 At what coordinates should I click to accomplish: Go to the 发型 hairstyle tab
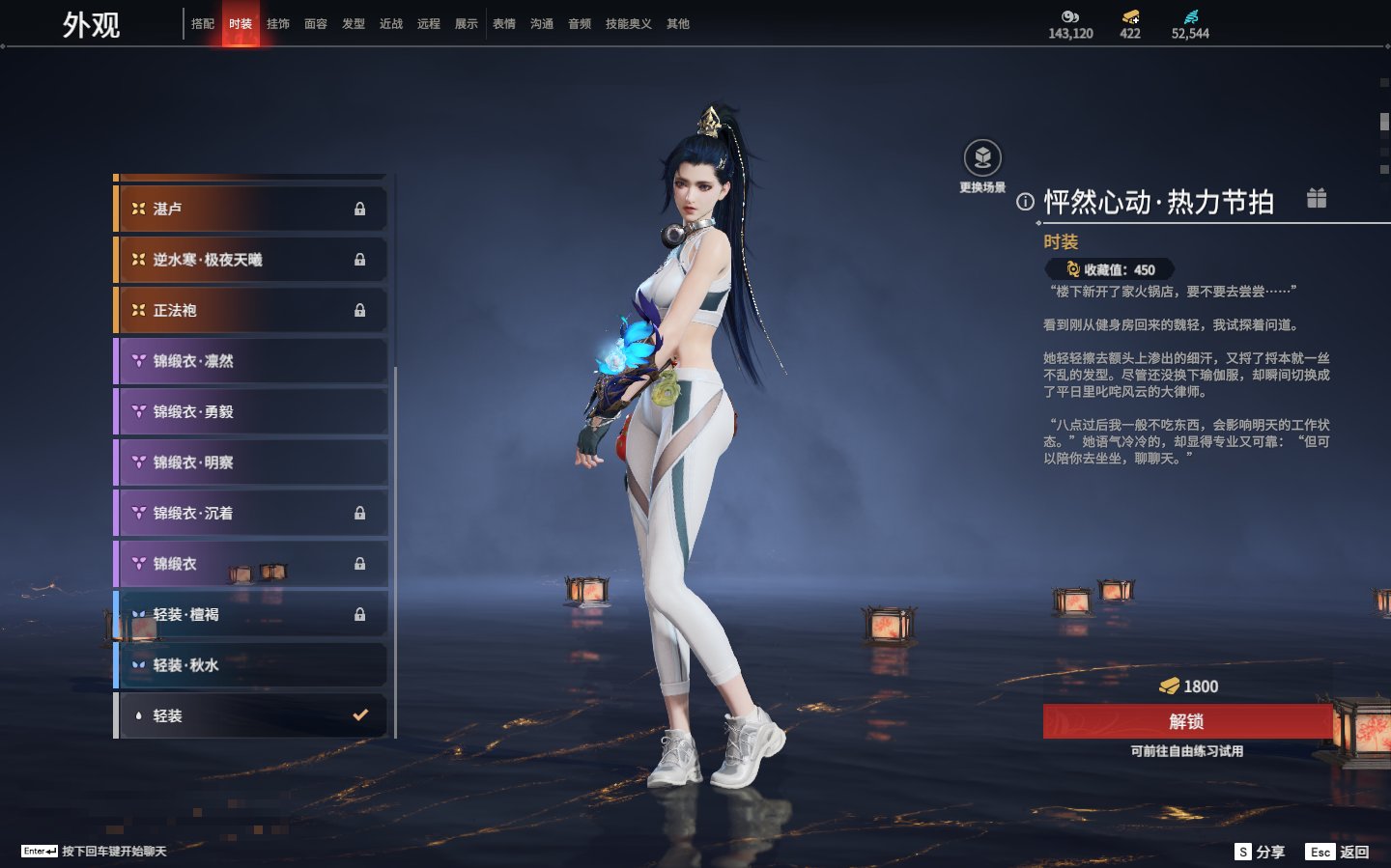click(354, 24)
